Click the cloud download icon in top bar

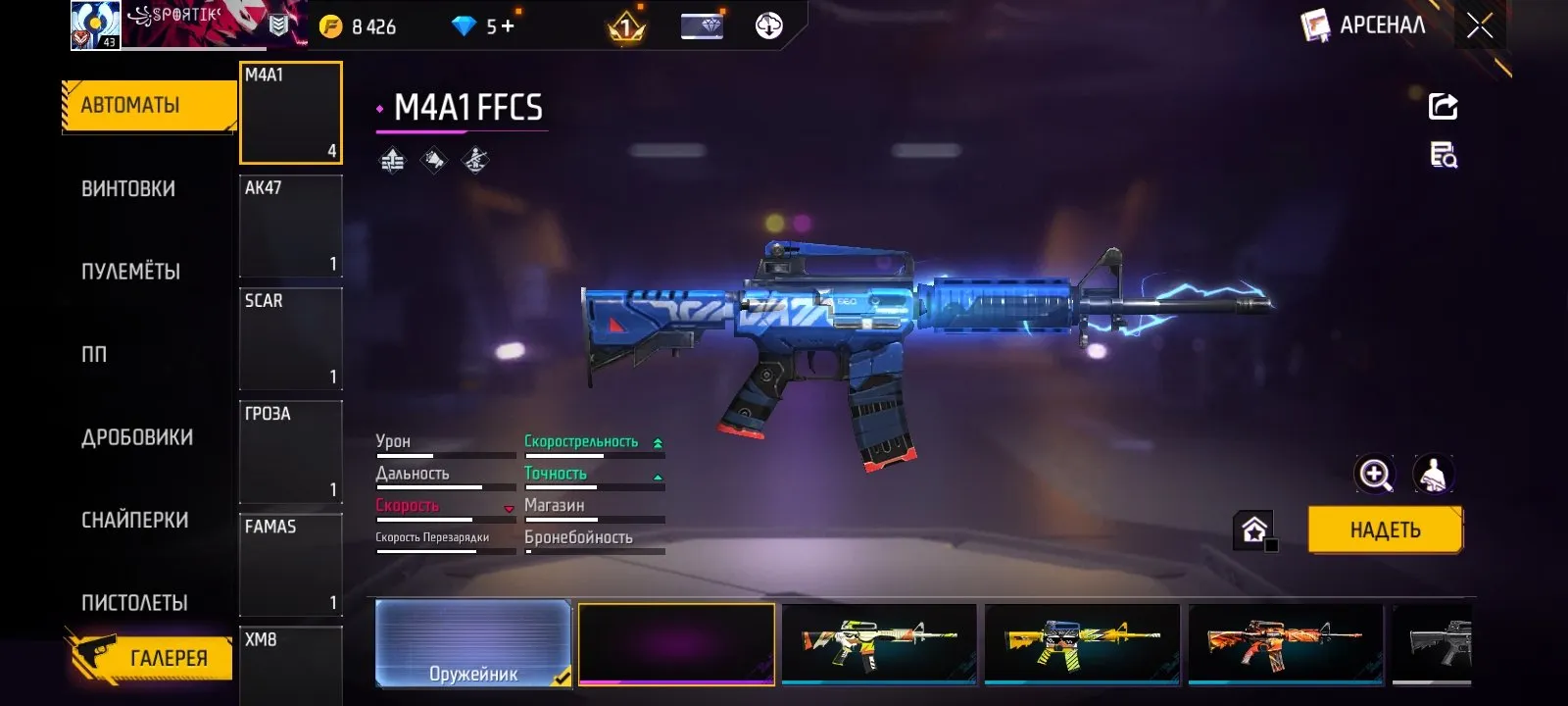(x=770, y=25)
